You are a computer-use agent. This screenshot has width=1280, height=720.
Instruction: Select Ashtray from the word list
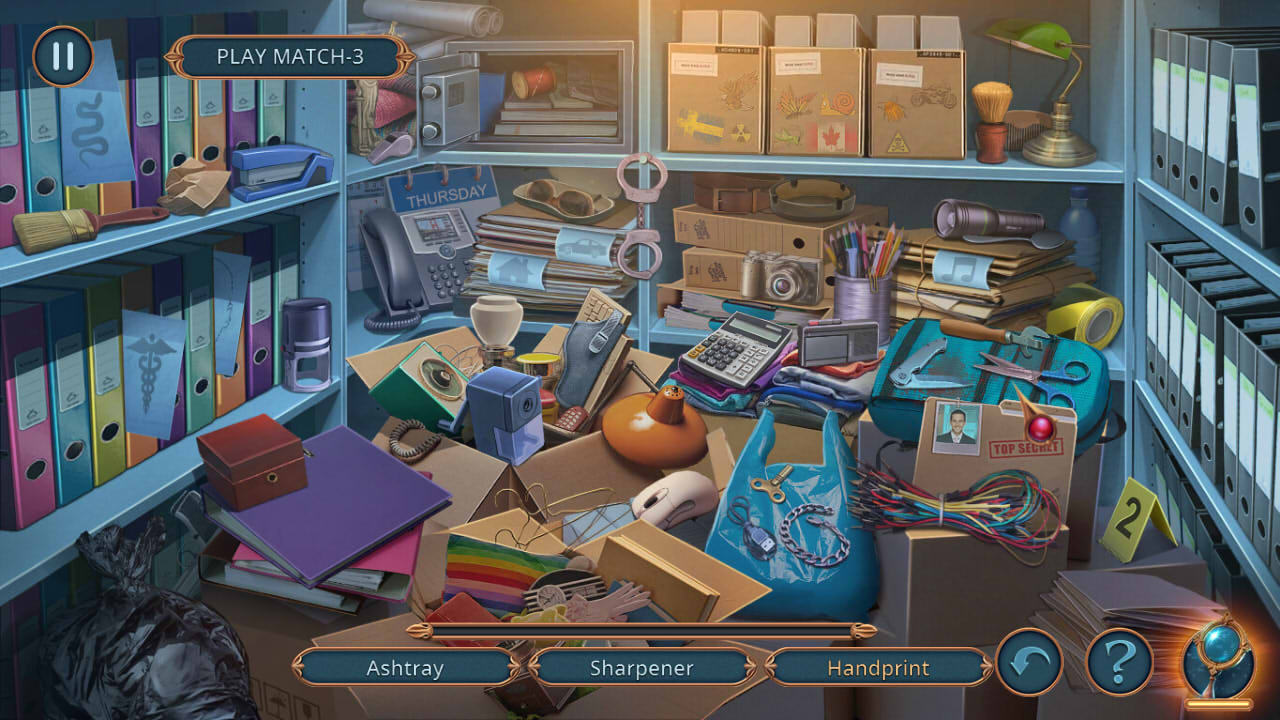405,668
